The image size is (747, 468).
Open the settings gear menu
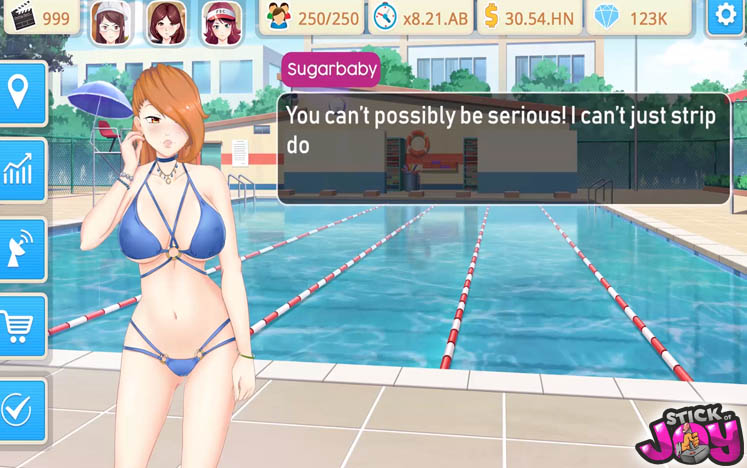click(x=725, y=17)
